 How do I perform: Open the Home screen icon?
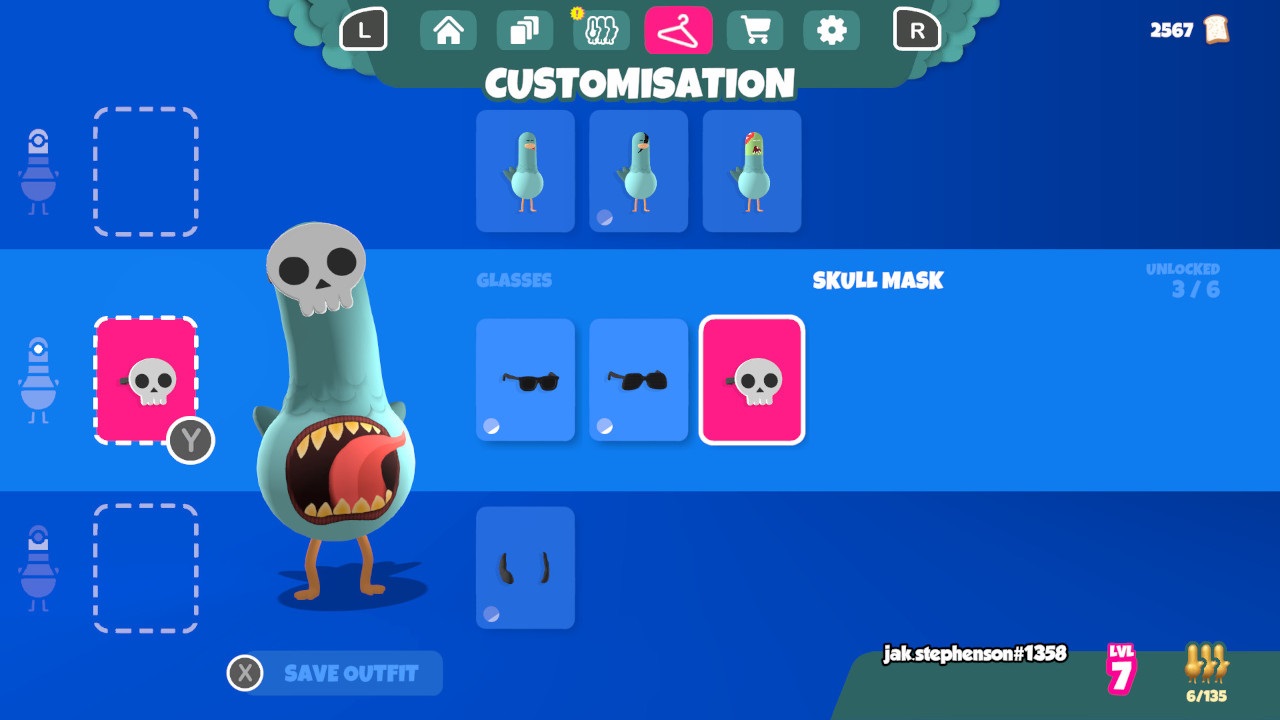[447, 30]
